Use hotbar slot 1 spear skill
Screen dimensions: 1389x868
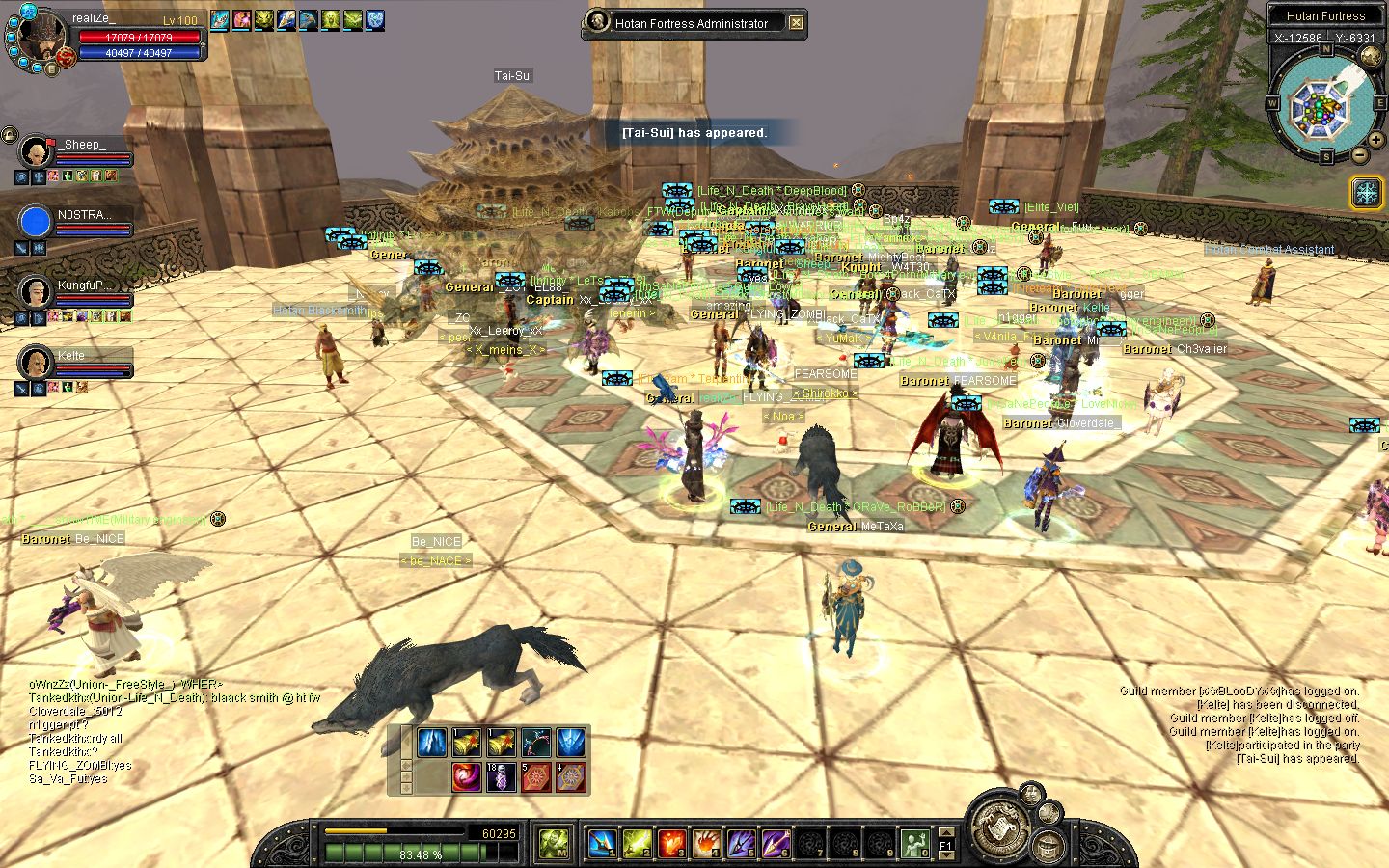pyautogui.click(x=602, y=844)
